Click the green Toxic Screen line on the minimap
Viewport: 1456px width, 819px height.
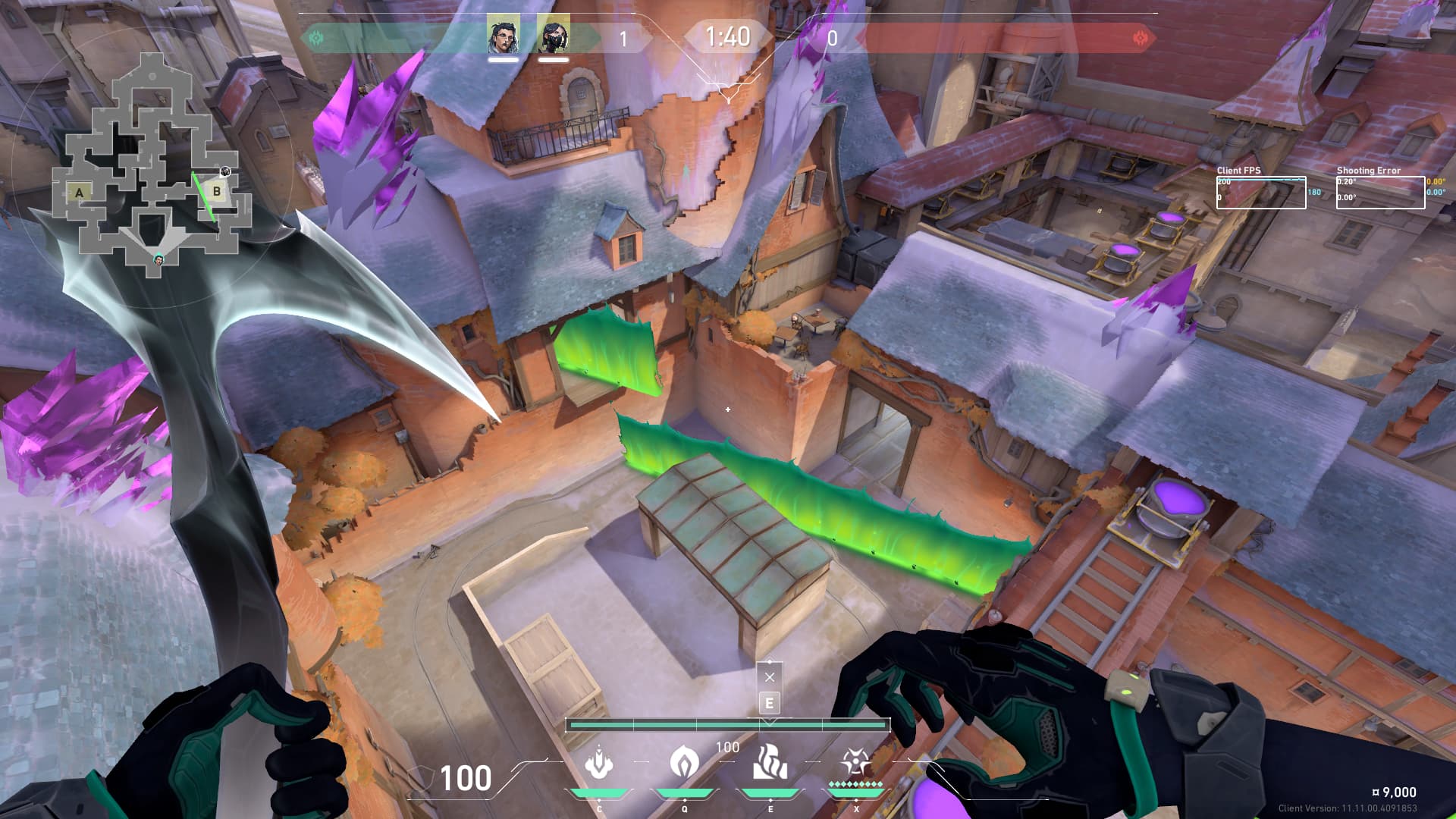point(203,196)
